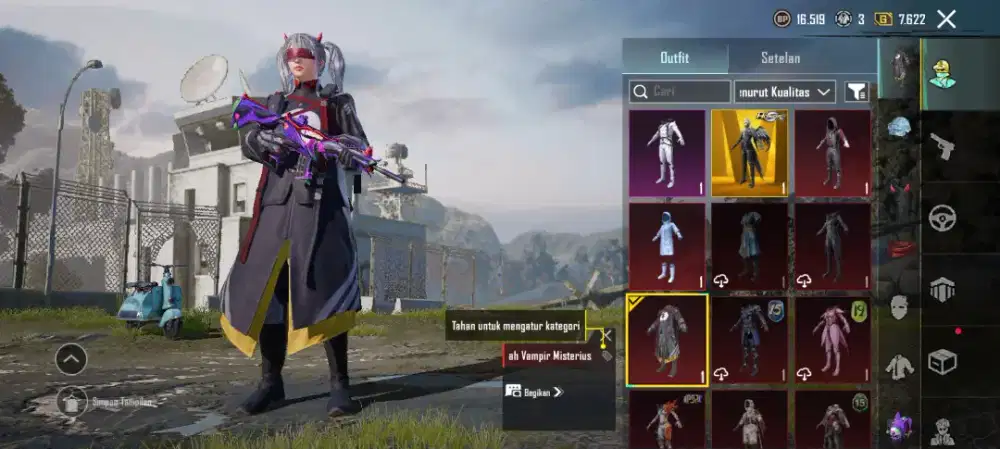Open the quality sort dropdown
Viewport: 1000px width, 449px height.
coord(785,92)
